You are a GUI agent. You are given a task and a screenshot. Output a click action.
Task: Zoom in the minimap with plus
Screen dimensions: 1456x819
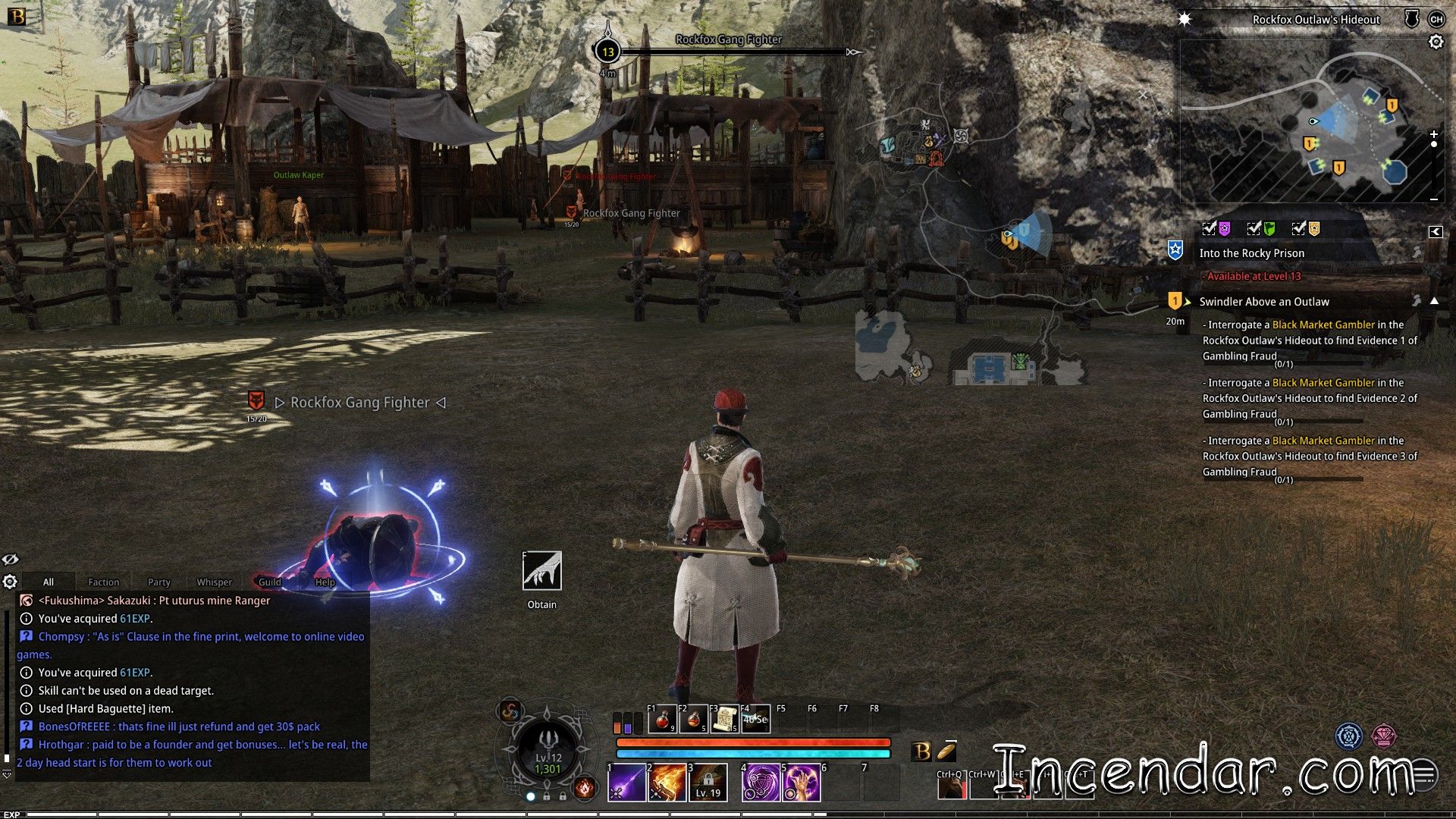[x=1433, y=134]
